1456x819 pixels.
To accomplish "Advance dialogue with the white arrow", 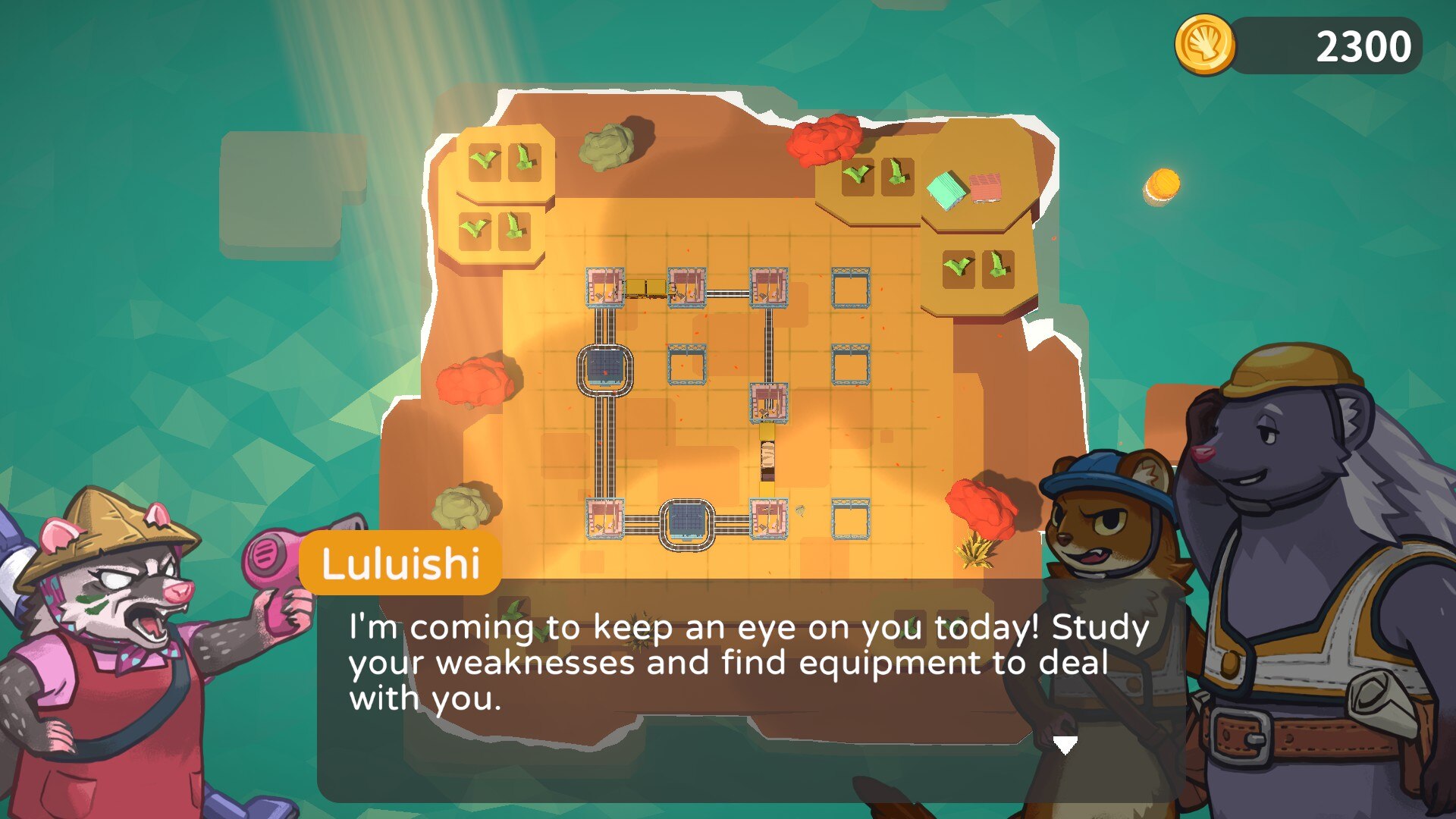I will 1065,745.
